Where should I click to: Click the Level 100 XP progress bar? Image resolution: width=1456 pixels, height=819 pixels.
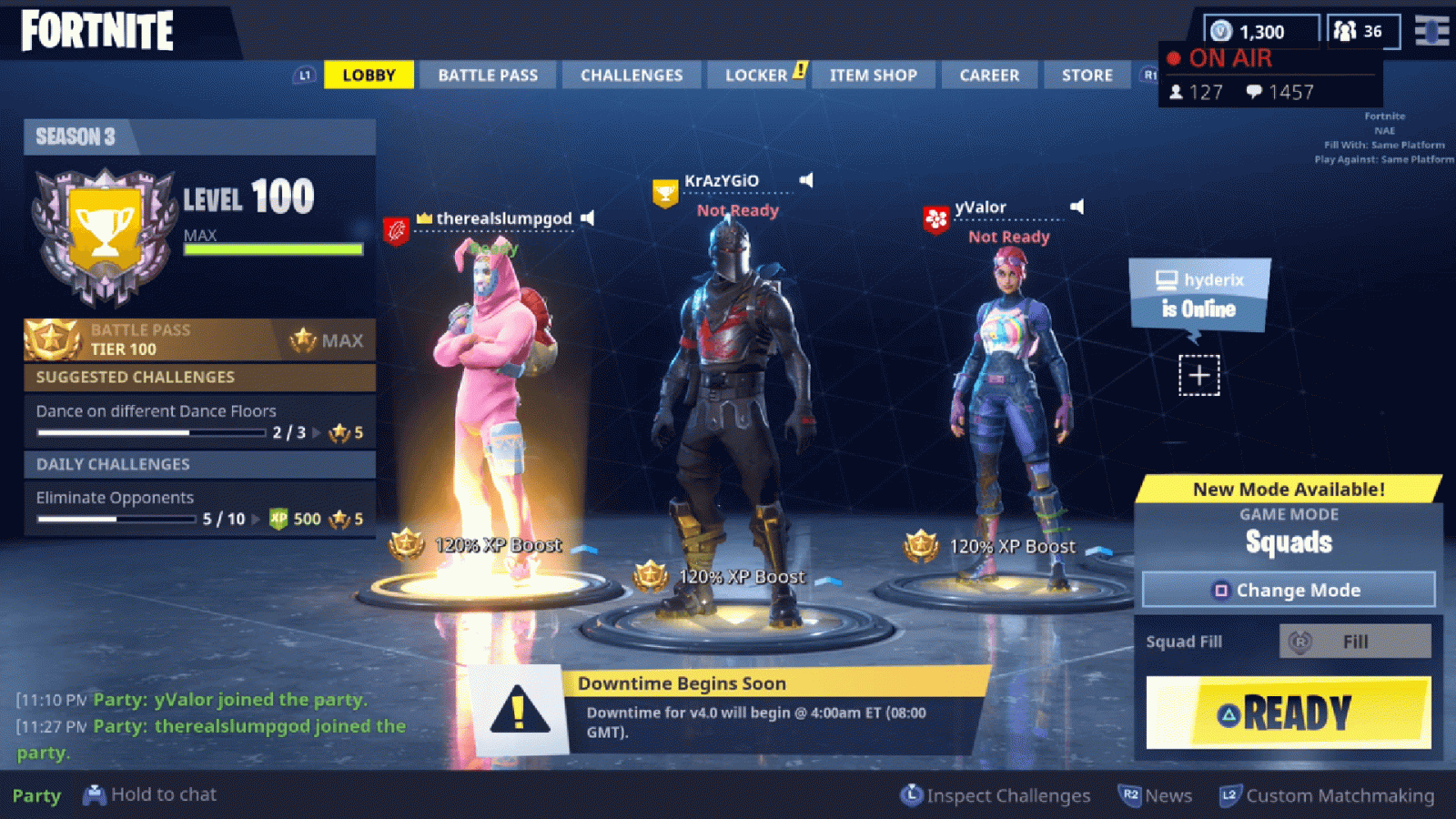point(273,248)
